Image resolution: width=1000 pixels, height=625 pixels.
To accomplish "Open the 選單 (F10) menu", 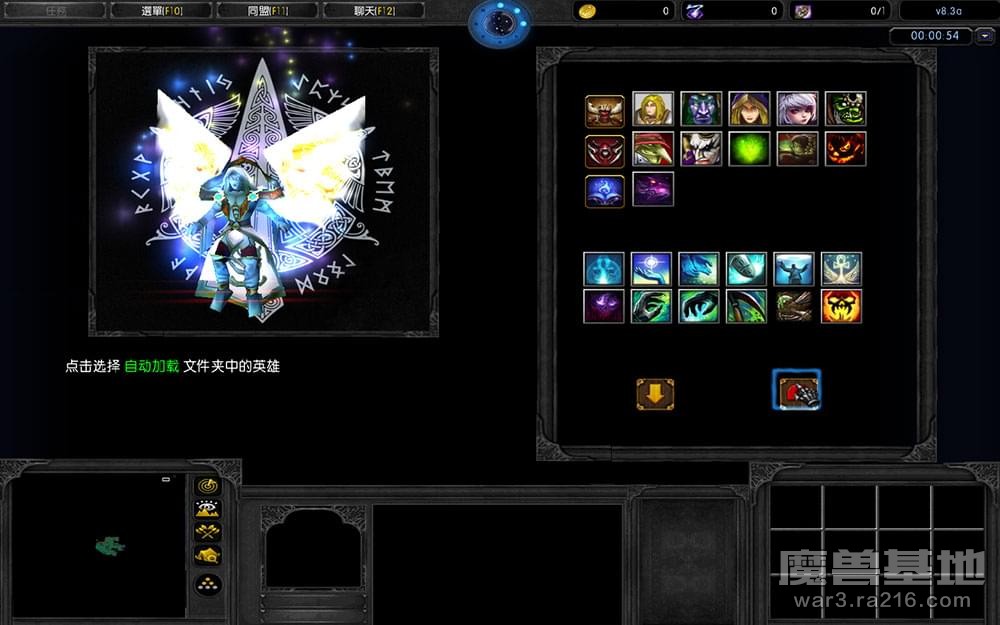I will pyautogui.click(x=161, y=11).
